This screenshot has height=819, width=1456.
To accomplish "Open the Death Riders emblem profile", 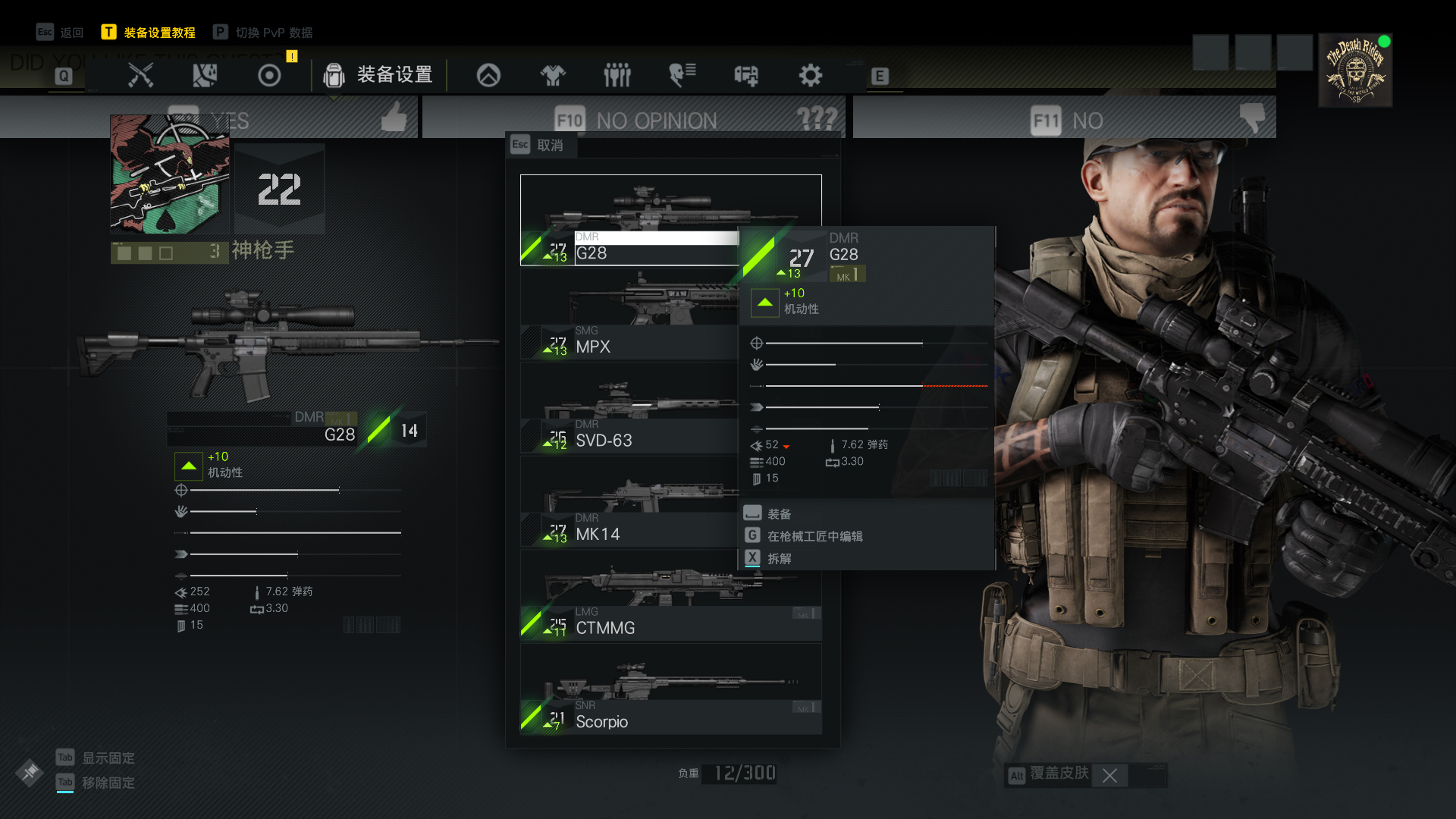I will (x=1355, y=70).
